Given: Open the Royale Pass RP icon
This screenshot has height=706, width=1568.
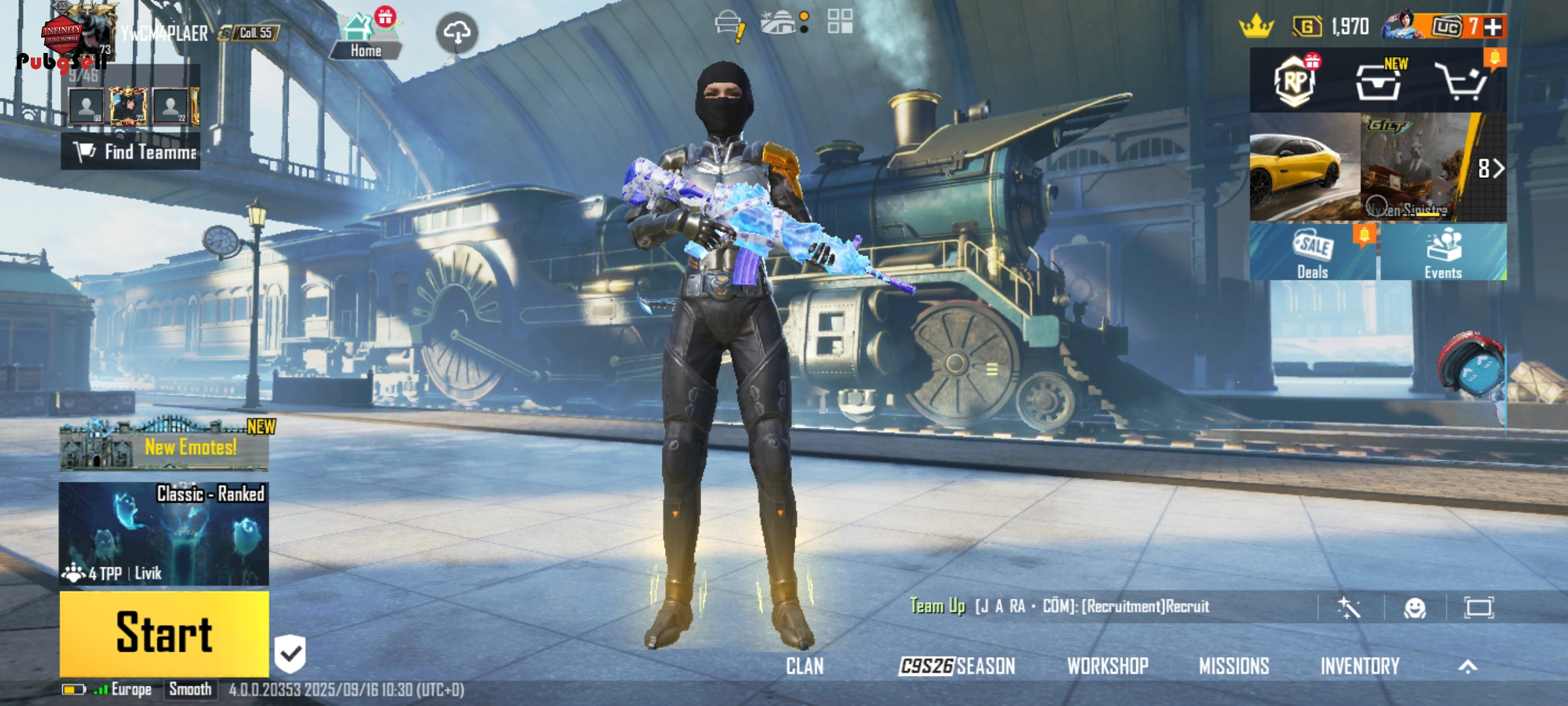Looking at the screenshot, I should tap(1295, 82).
